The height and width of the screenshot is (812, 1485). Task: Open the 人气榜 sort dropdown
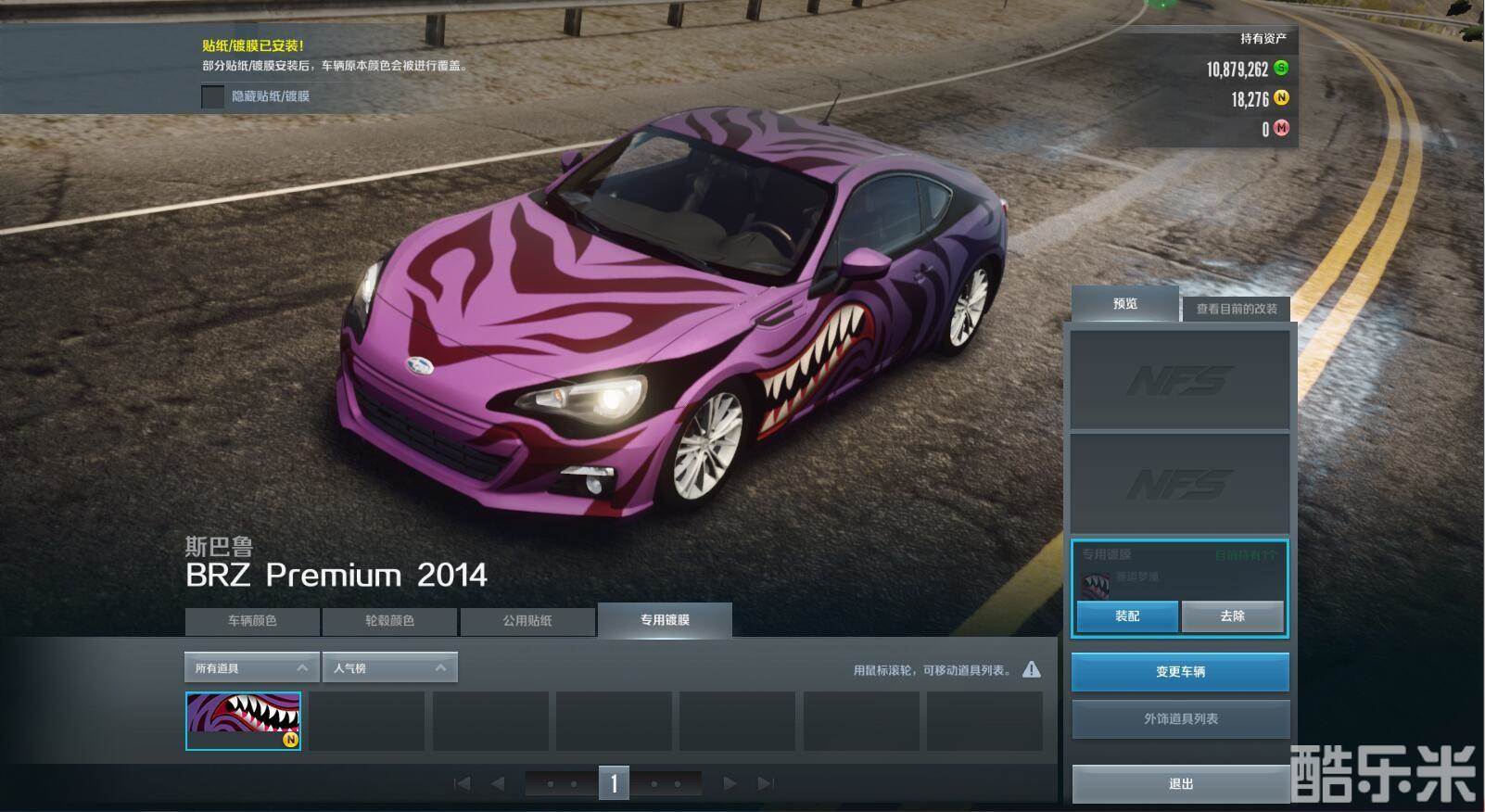pos(389,668)
